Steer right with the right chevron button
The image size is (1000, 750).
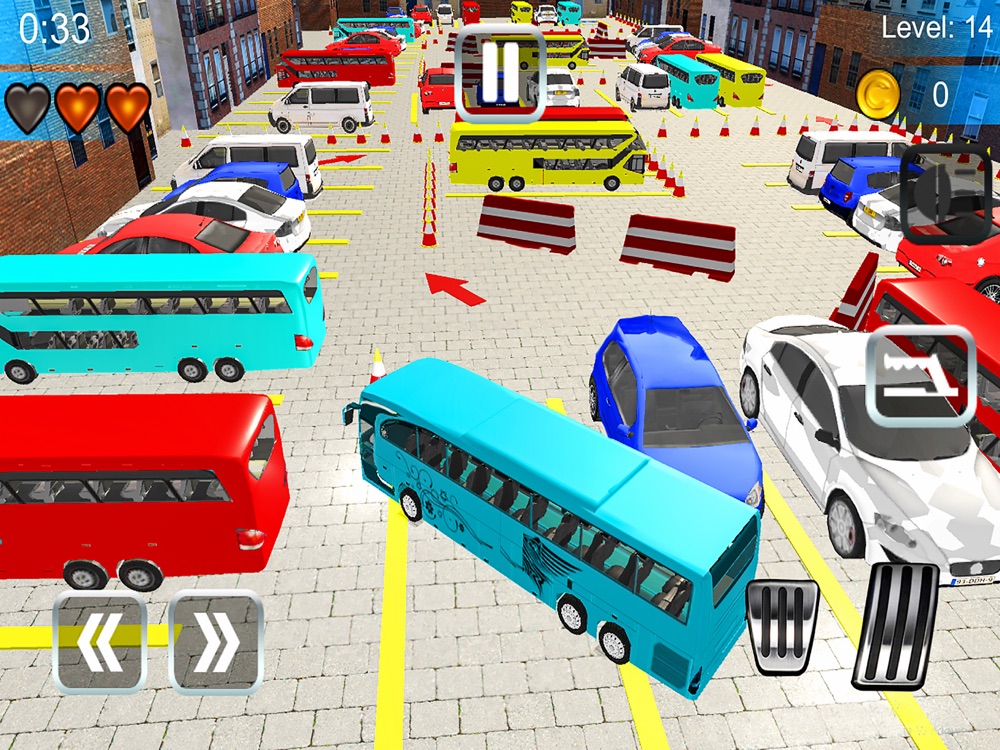pyautogui.click(x=216, y=642)
